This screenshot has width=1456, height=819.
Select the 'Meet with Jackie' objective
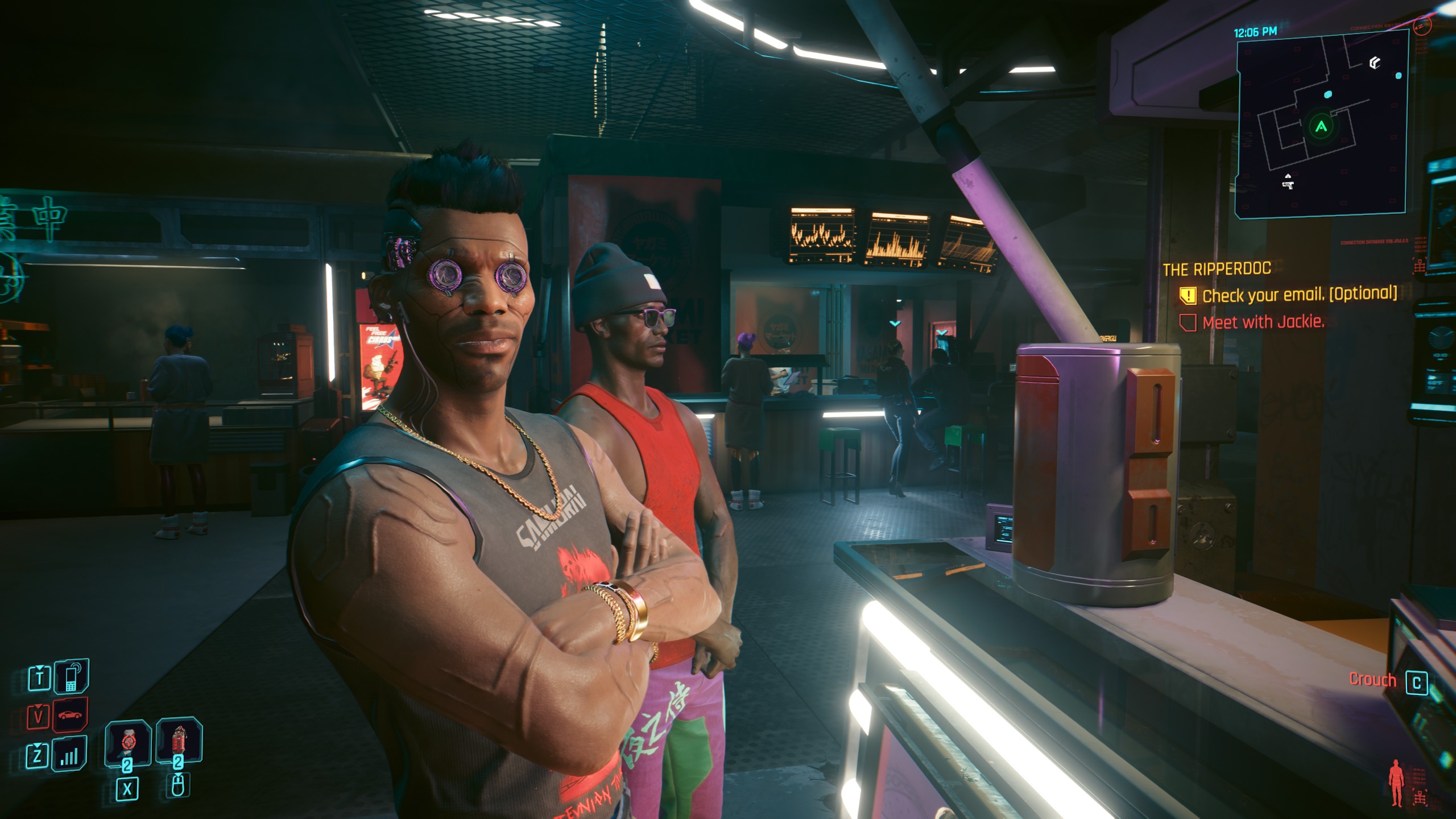[x=1263, y=322]
